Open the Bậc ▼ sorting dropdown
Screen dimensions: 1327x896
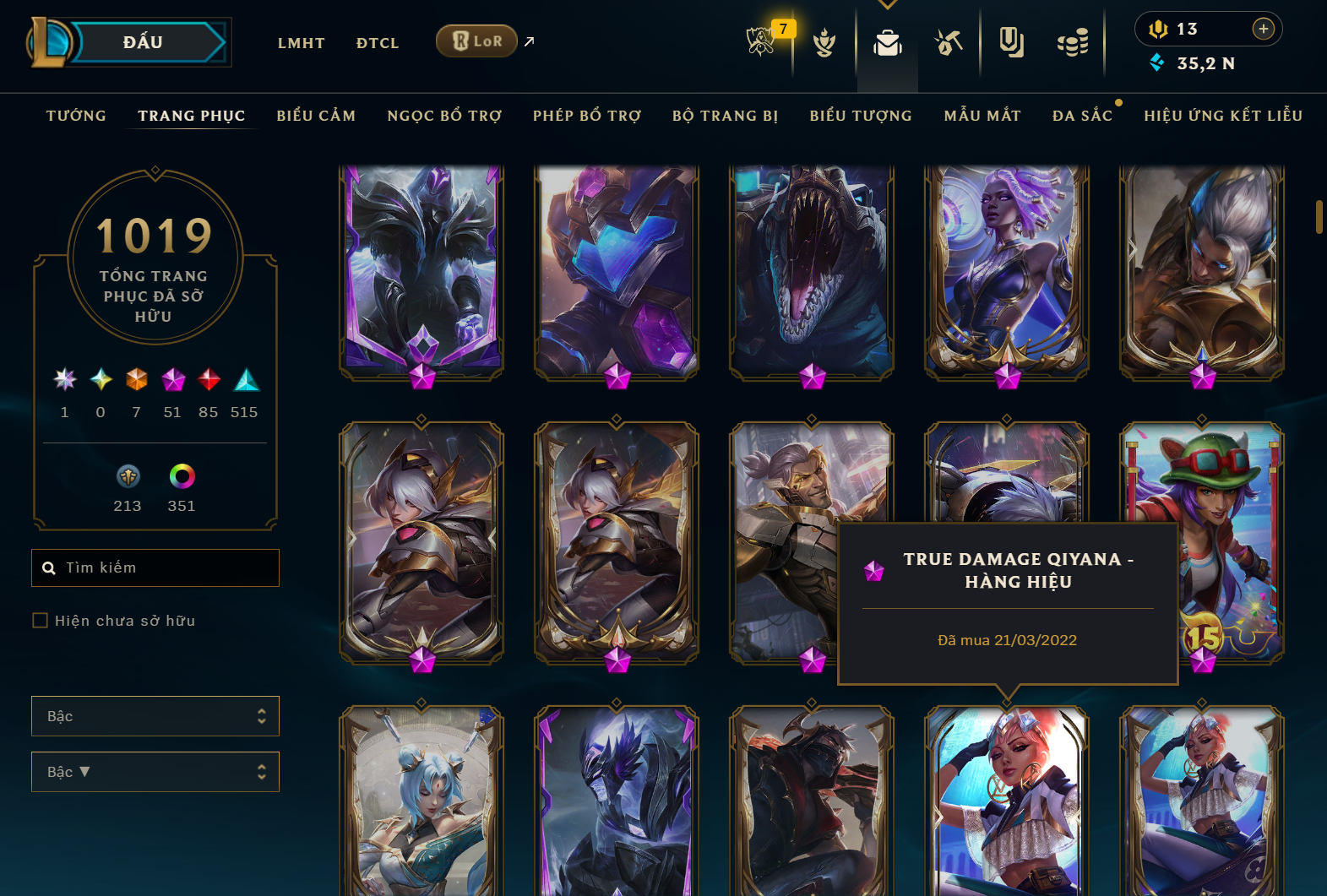point(155,772)
